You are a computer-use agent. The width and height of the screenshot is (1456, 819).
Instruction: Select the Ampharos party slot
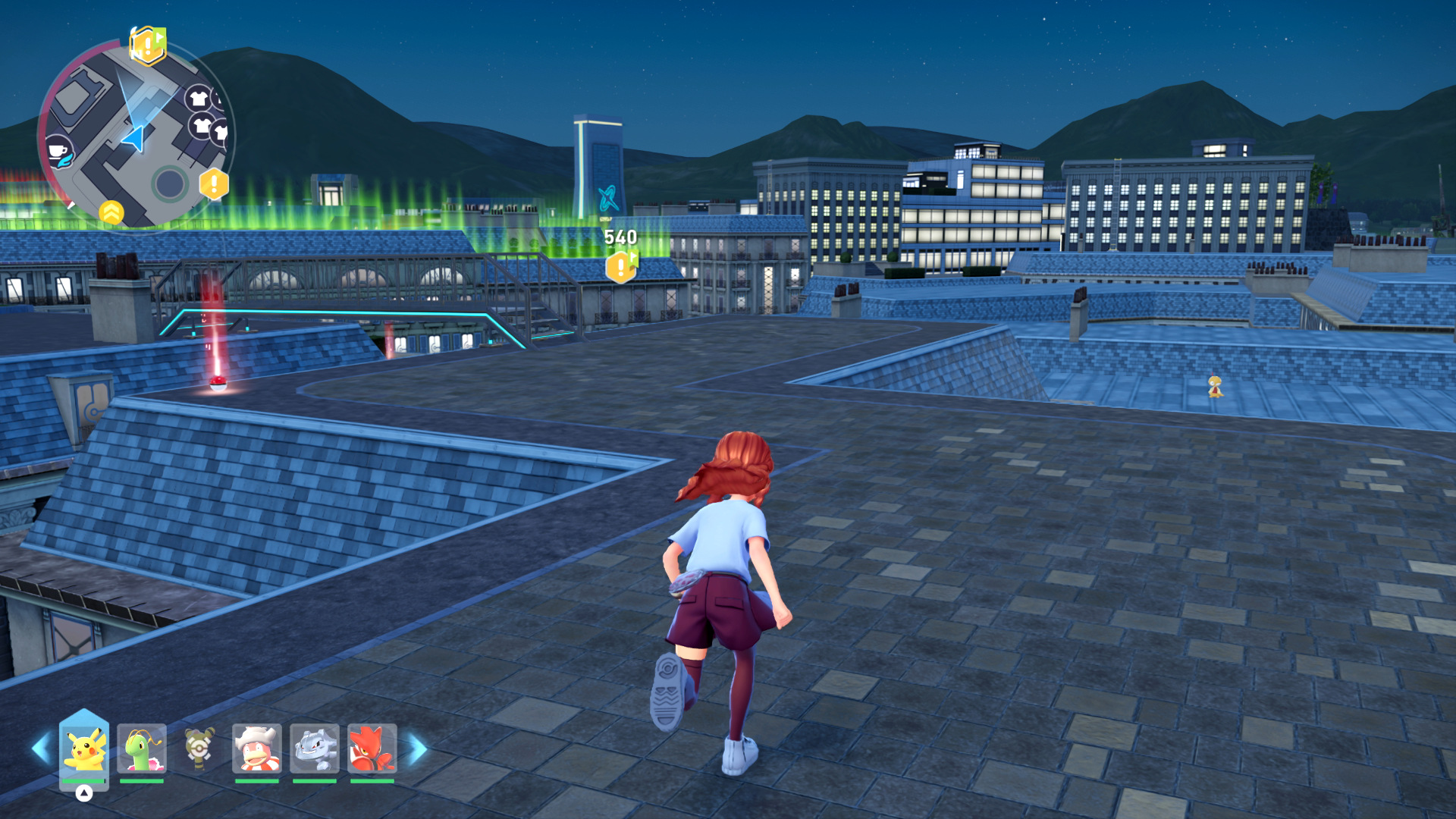[x=199, y=748]
